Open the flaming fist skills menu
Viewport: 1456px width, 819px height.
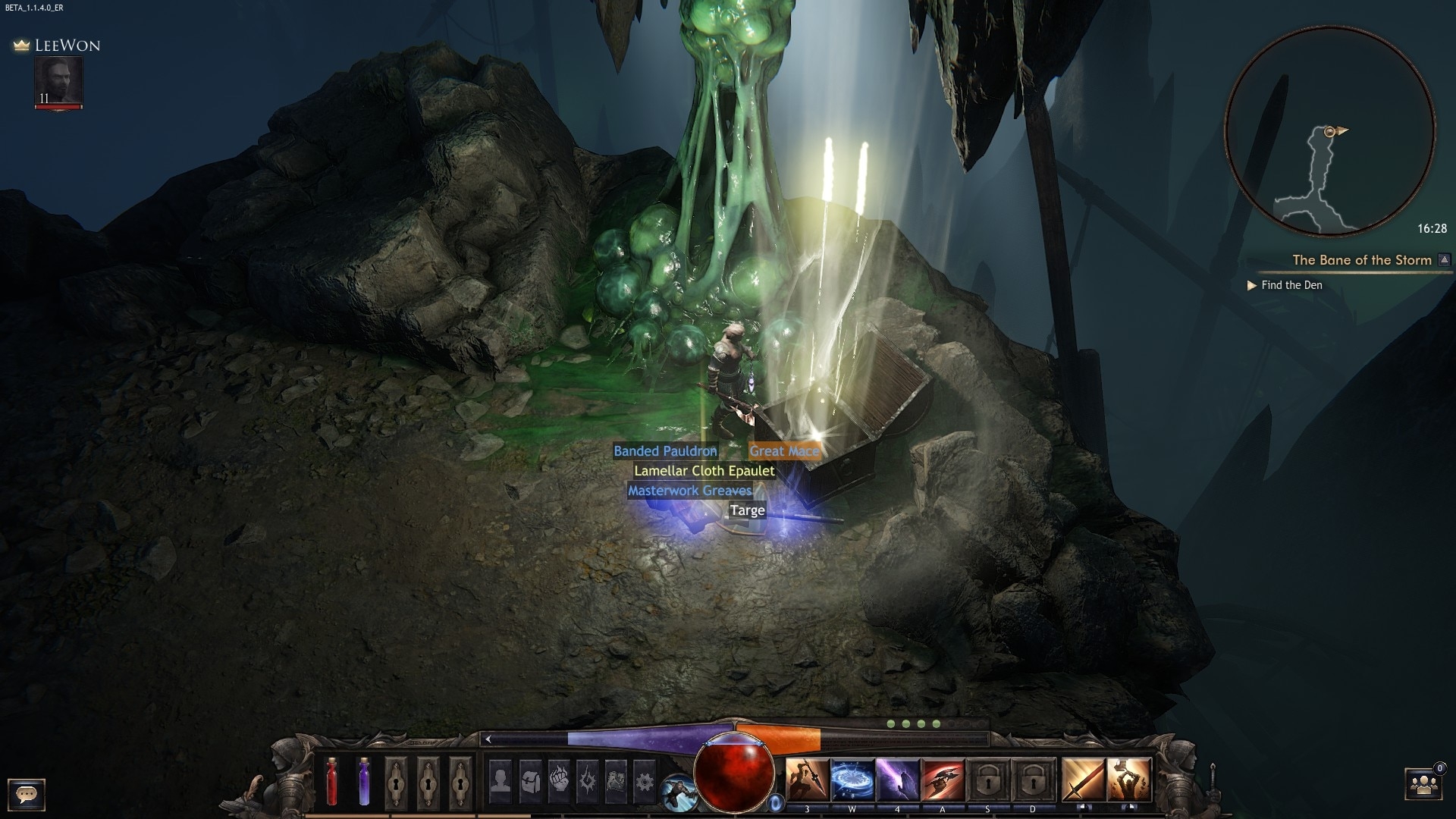tap(559, 780)
